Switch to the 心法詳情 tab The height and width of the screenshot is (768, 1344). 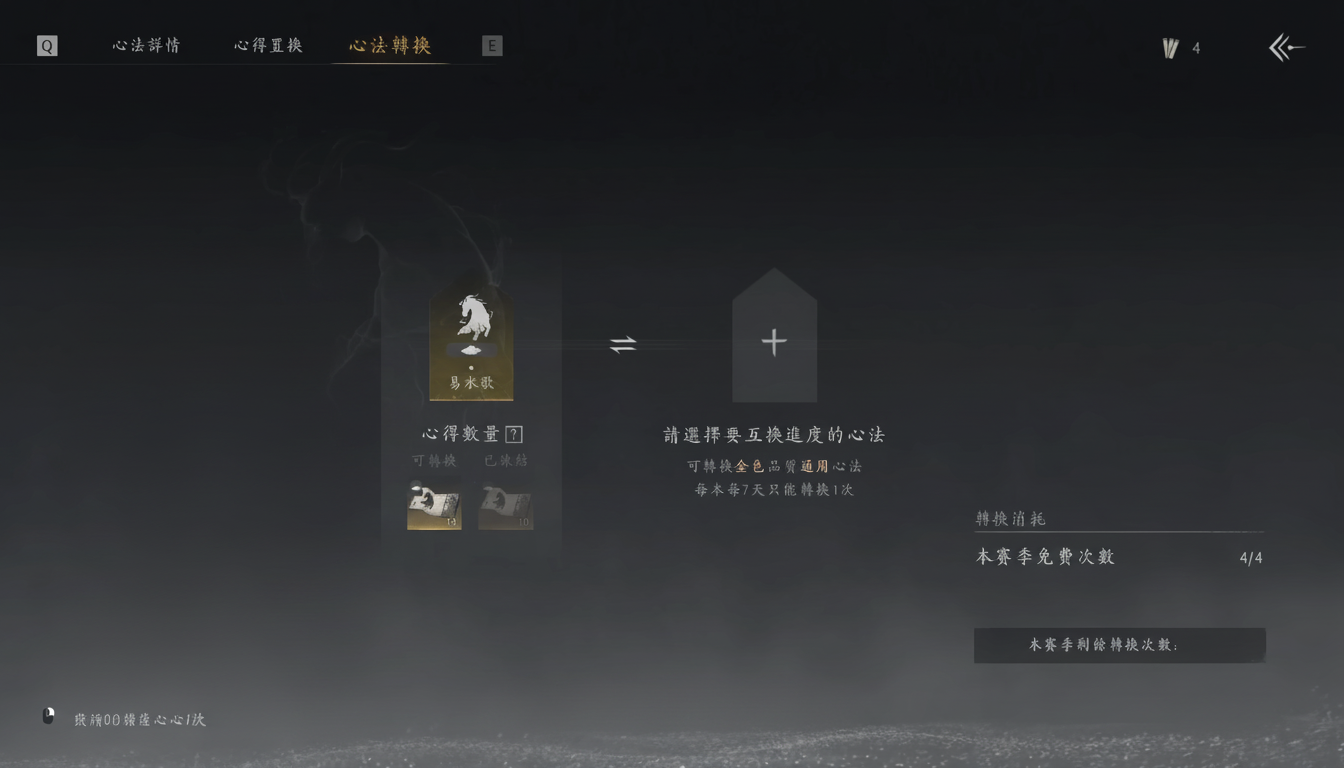[146, 45]
